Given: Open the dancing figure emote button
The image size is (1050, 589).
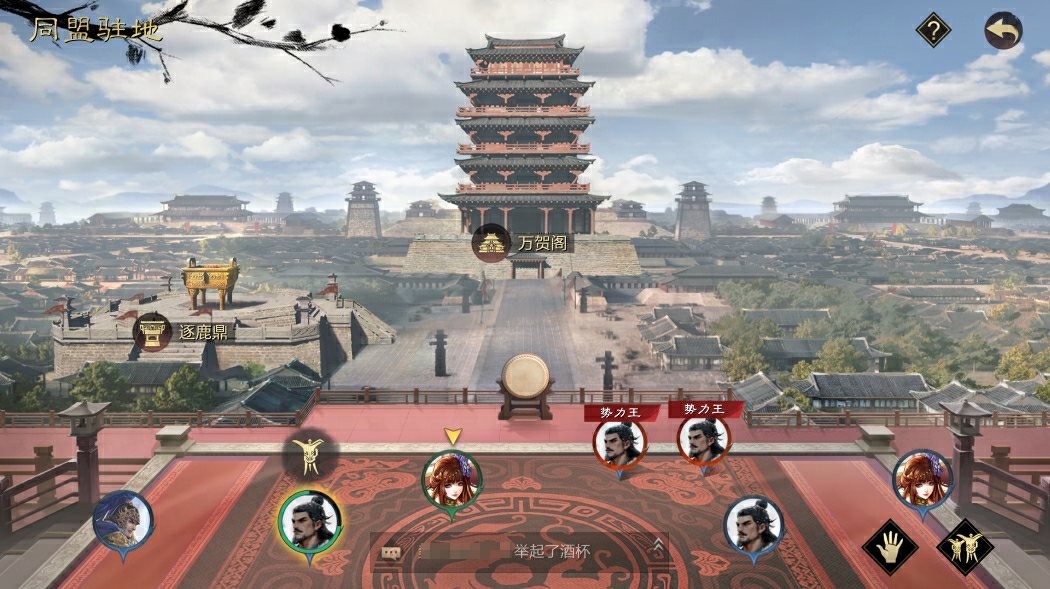Looking at the screenshot, I should point(968,546).
